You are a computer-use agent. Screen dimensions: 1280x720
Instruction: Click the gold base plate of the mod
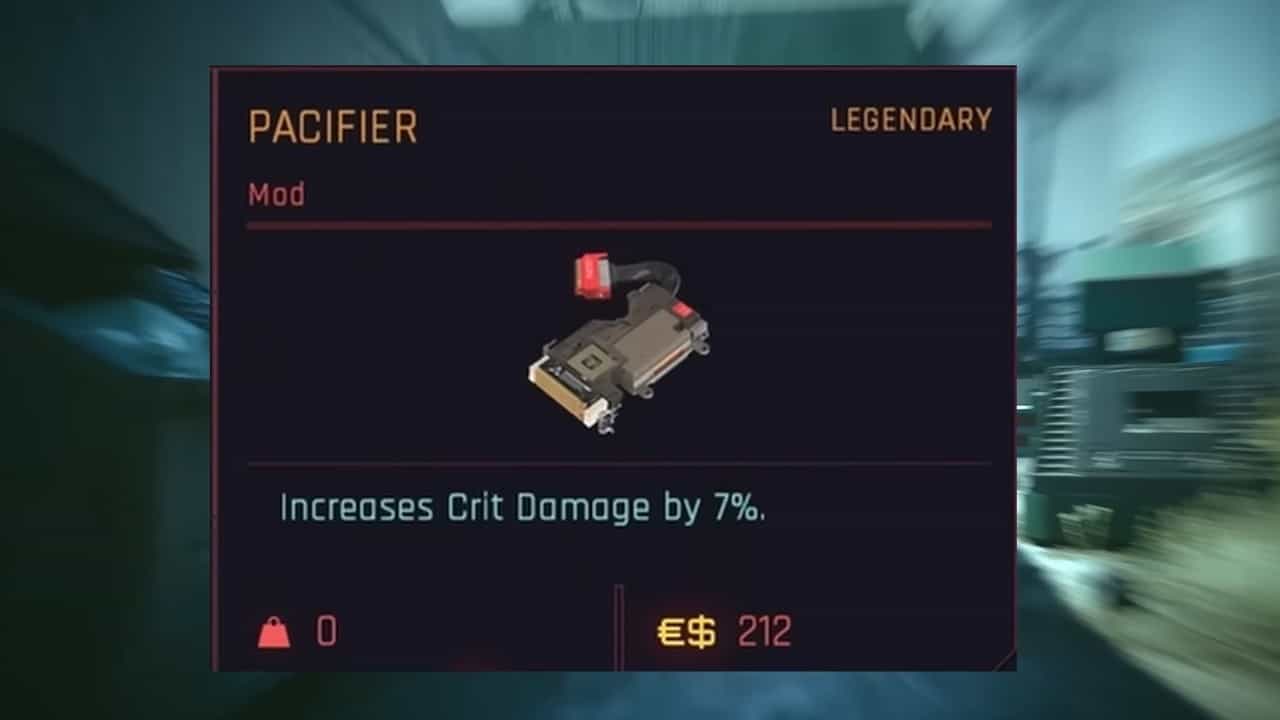coord(560,390)
